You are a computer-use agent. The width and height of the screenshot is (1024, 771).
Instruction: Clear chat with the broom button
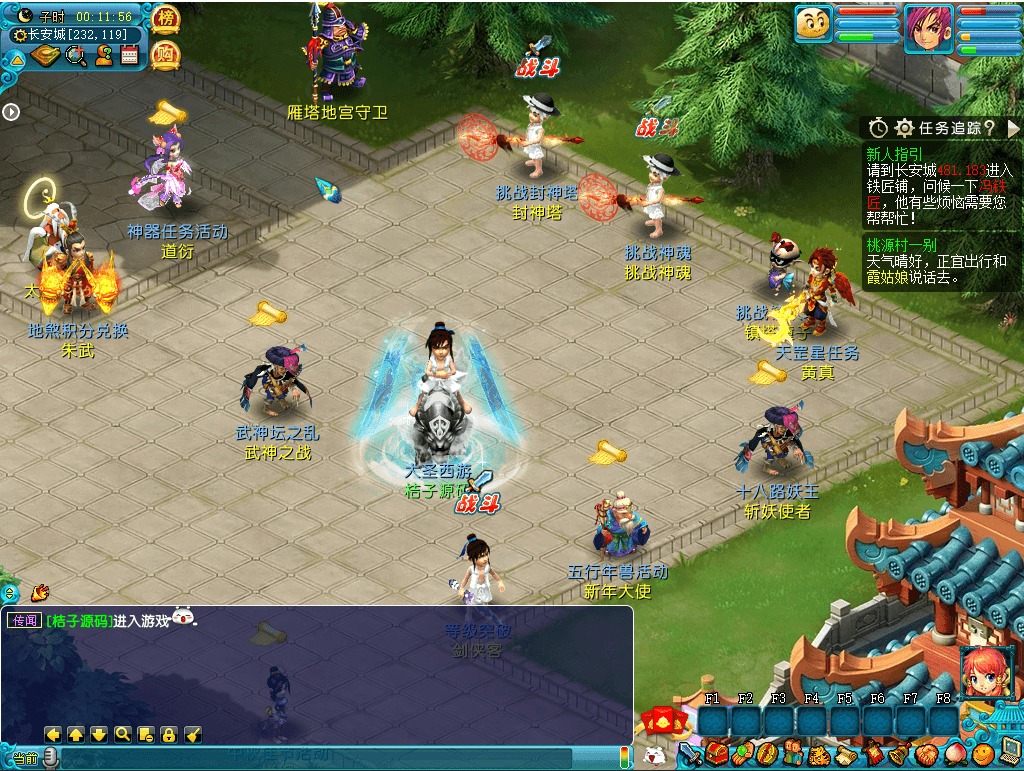pos(193,735)
